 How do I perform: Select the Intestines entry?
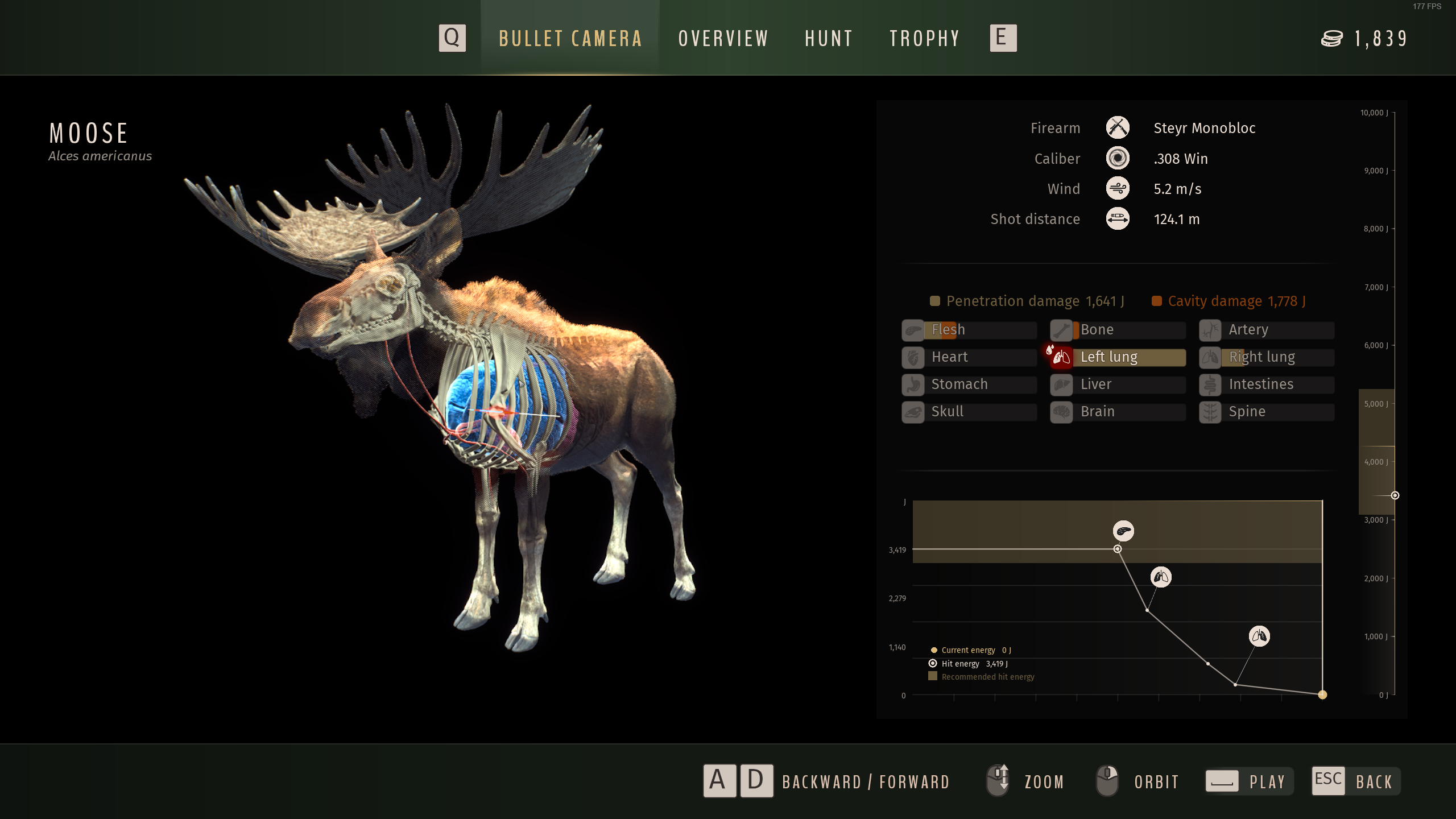1267,384
